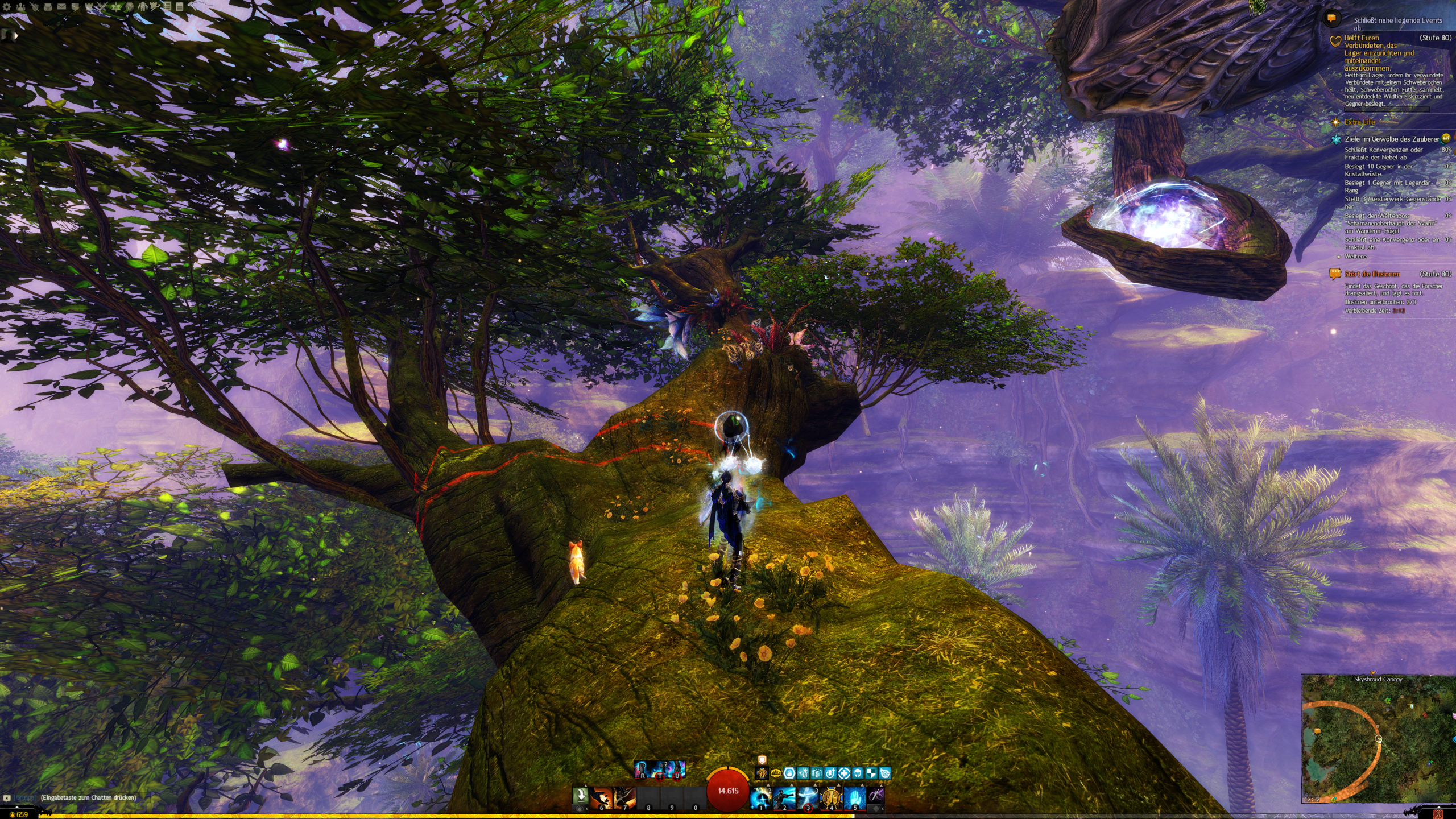The height and width of the screenshot is (819, 1456).
Task: Open the crossed-swords PvP panel
Action: point(102,7)
